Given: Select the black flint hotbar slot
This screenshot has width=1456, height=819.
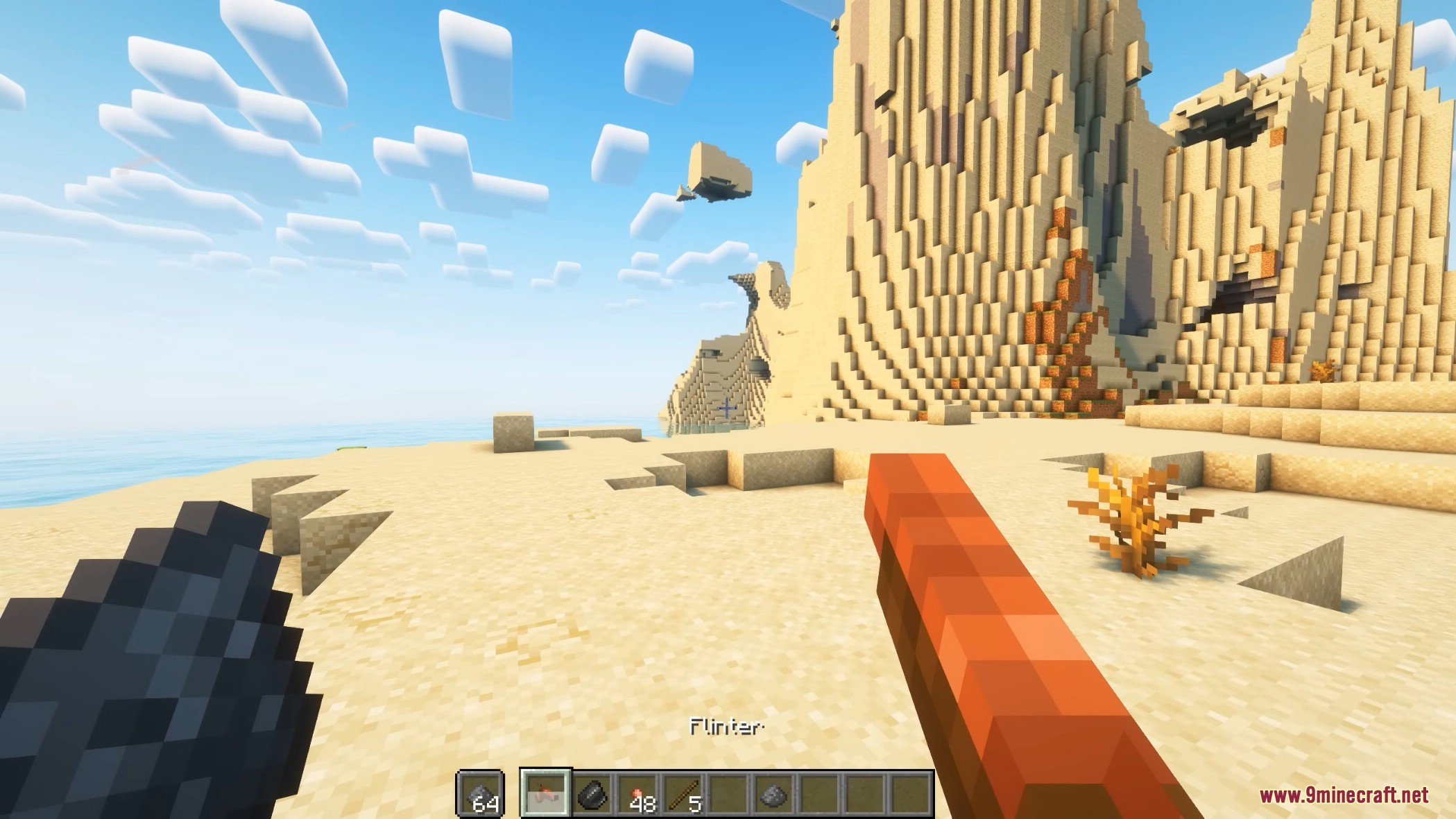Looking at the screenshot, I should [594, 793].
